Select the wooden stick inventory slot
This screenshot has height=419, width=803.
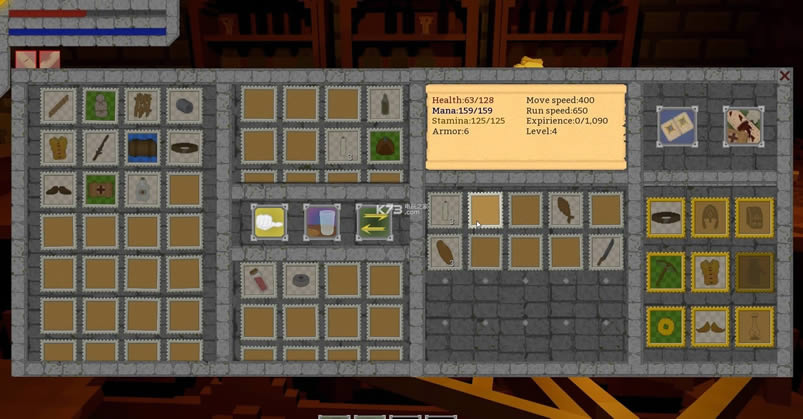click(59, 105)
